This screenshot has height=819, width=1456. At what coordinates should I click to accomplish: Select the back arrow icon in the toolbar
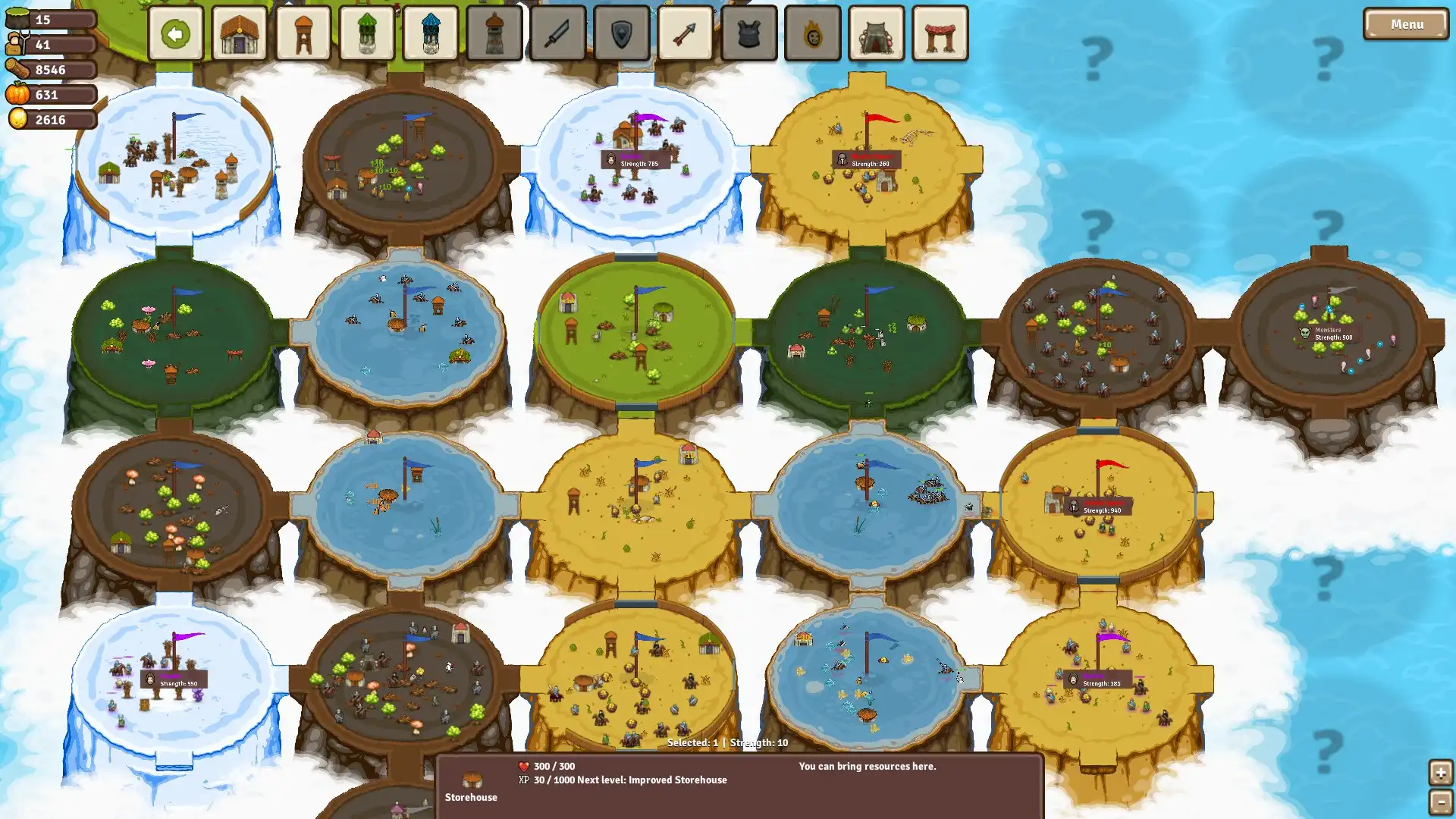click(x=175, y=33)
